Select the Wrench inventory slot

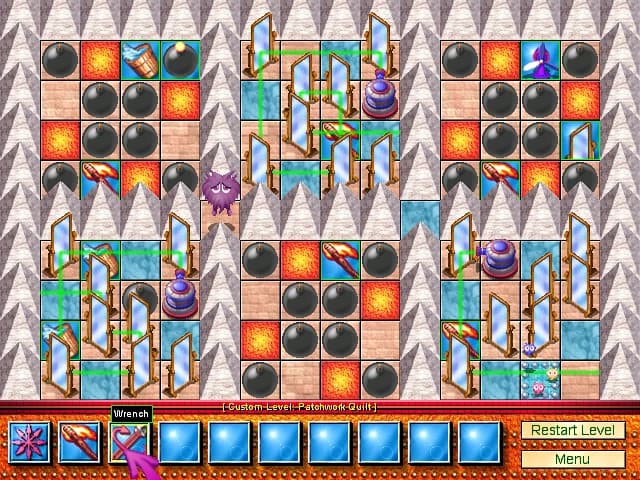pyautogui.click(x=130, y=443)
